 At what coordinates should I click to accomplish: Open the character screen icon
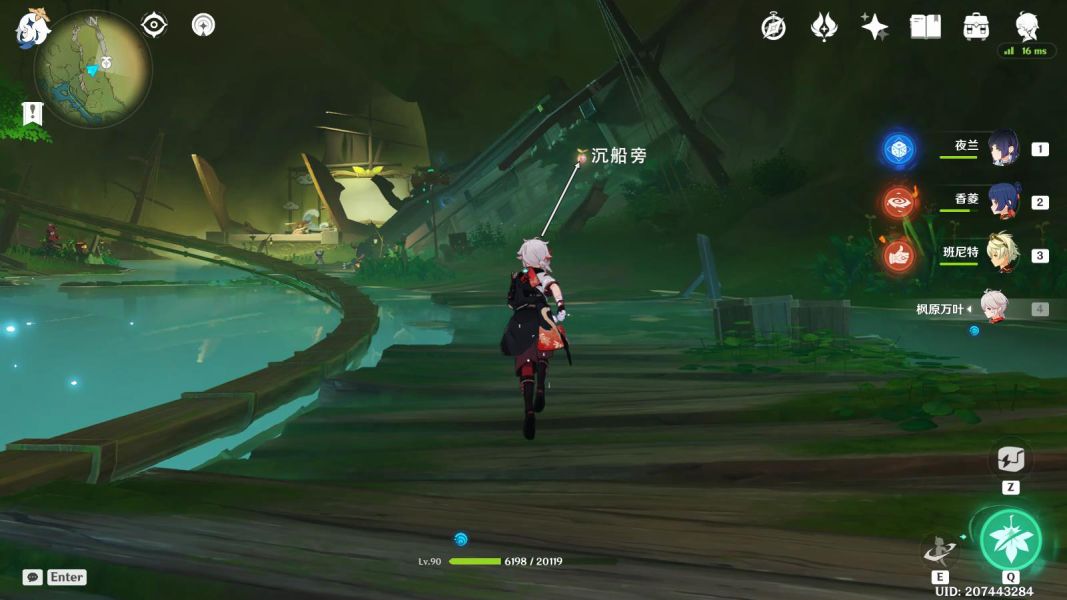click(1027, 26)
